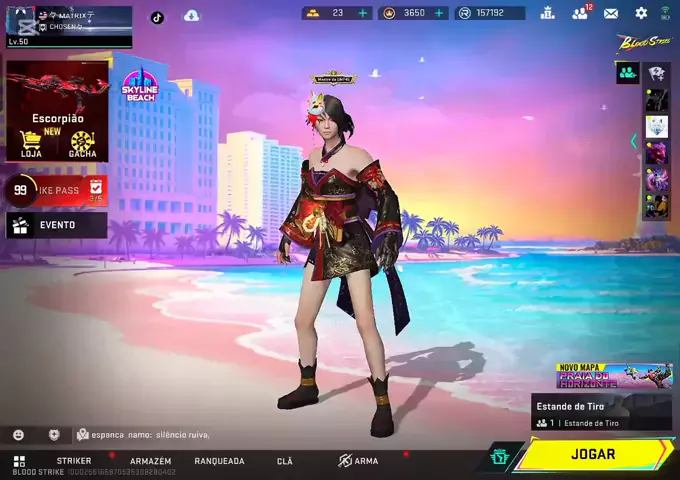Open the player profile card
Screen dimensions: 680x480
tap(69, 26)
